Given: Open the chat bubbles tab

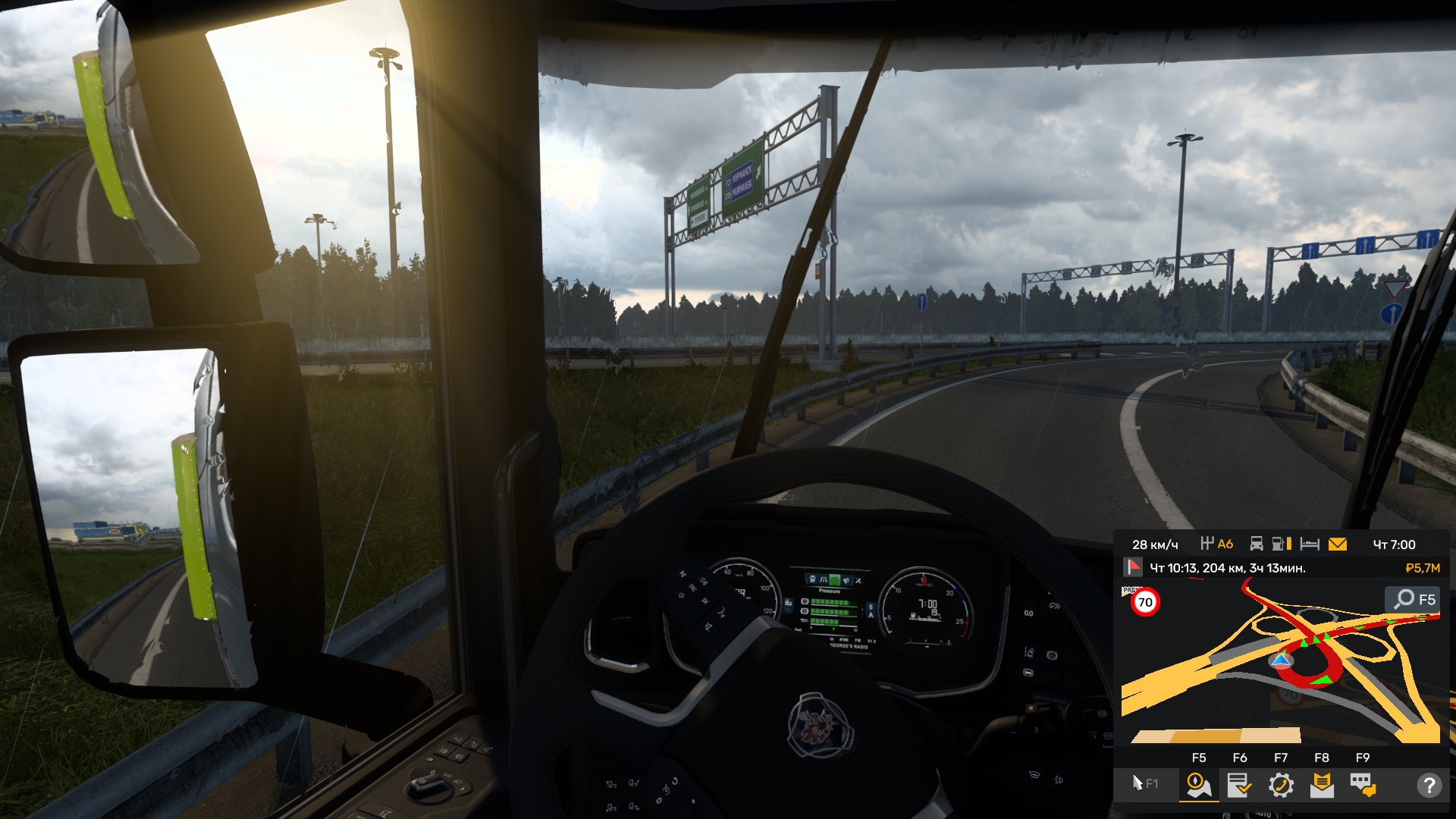Looking at the screenshot, I should point(1363,785).
